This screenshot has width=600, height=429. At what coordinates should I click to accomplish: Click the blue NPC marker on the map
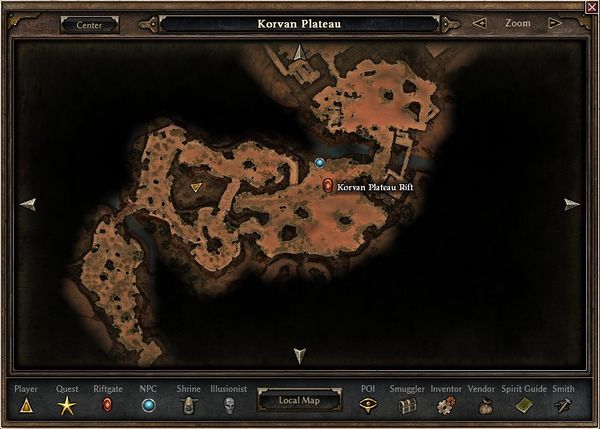coord(320,162)
